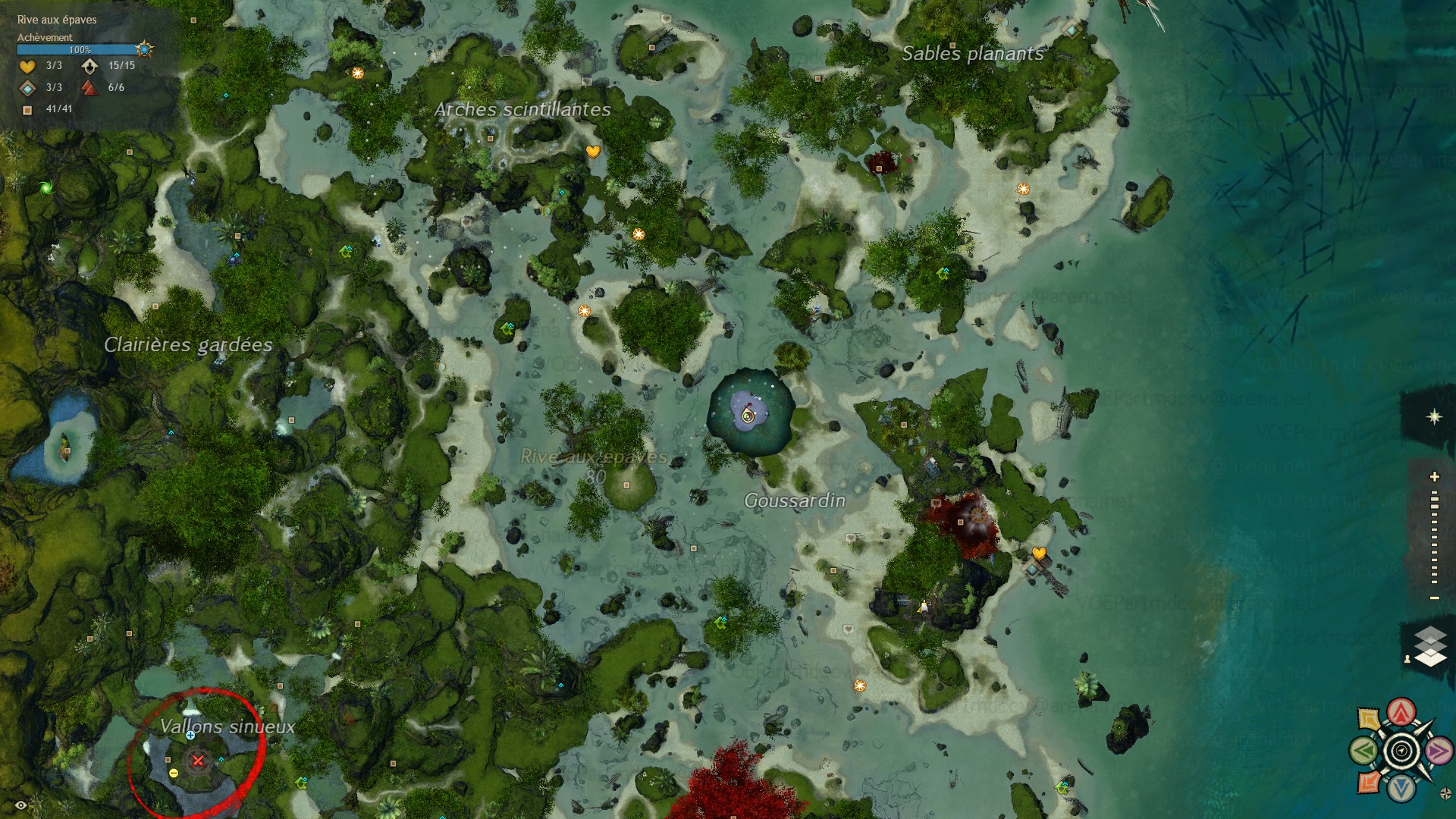Click the map completion star reward icon
Image resolution: width=1456 pixels, height=819 pixels.
click(144, 50)
